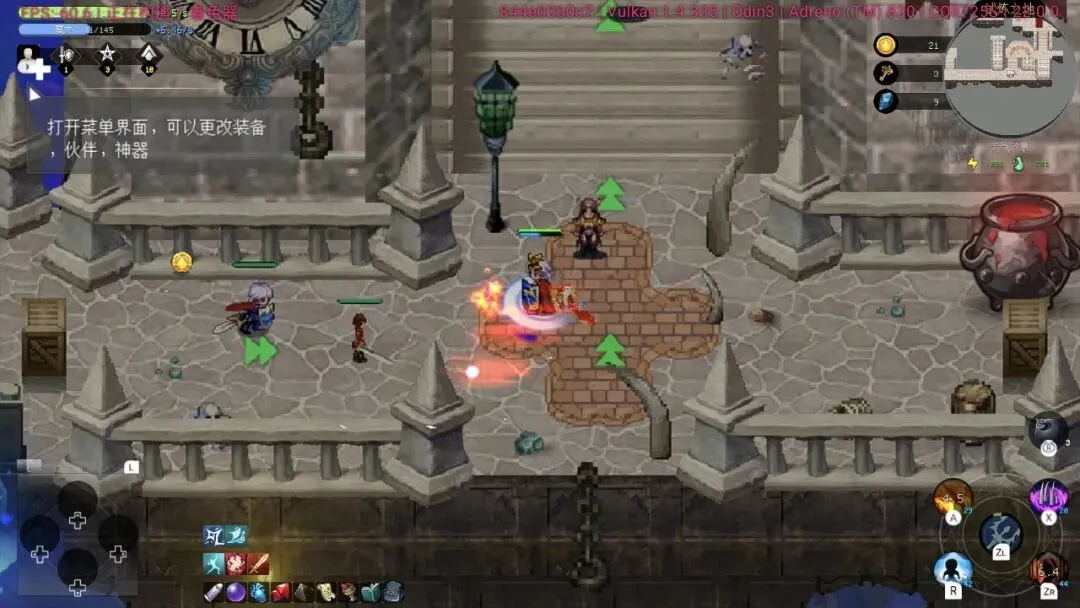
Task: Click the upward chevron level icon
Action: tap(148, 57)
